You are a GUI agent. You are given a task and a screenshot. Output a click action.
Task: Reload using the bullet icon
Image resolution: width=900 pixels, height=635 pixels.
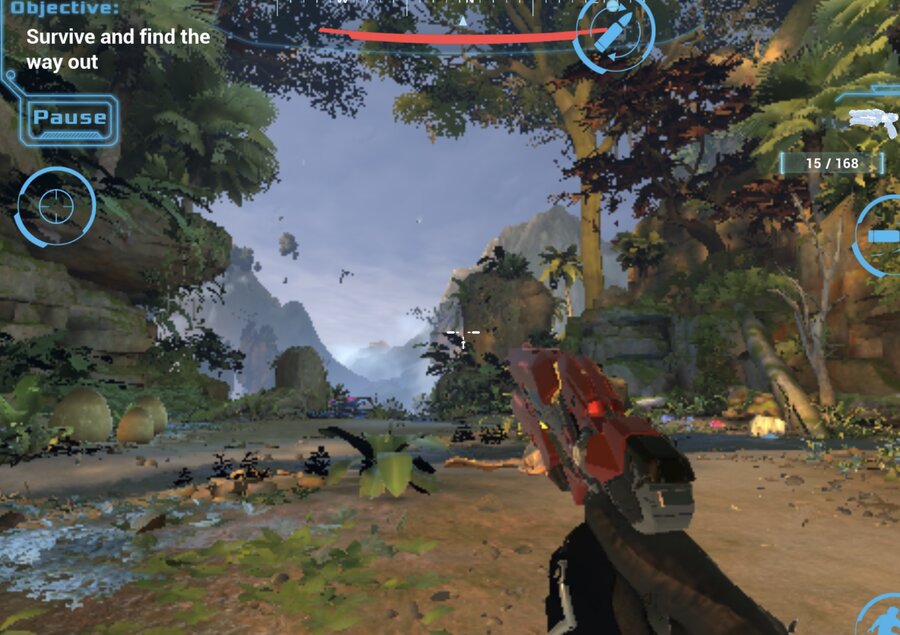click(x=613, y=31)
